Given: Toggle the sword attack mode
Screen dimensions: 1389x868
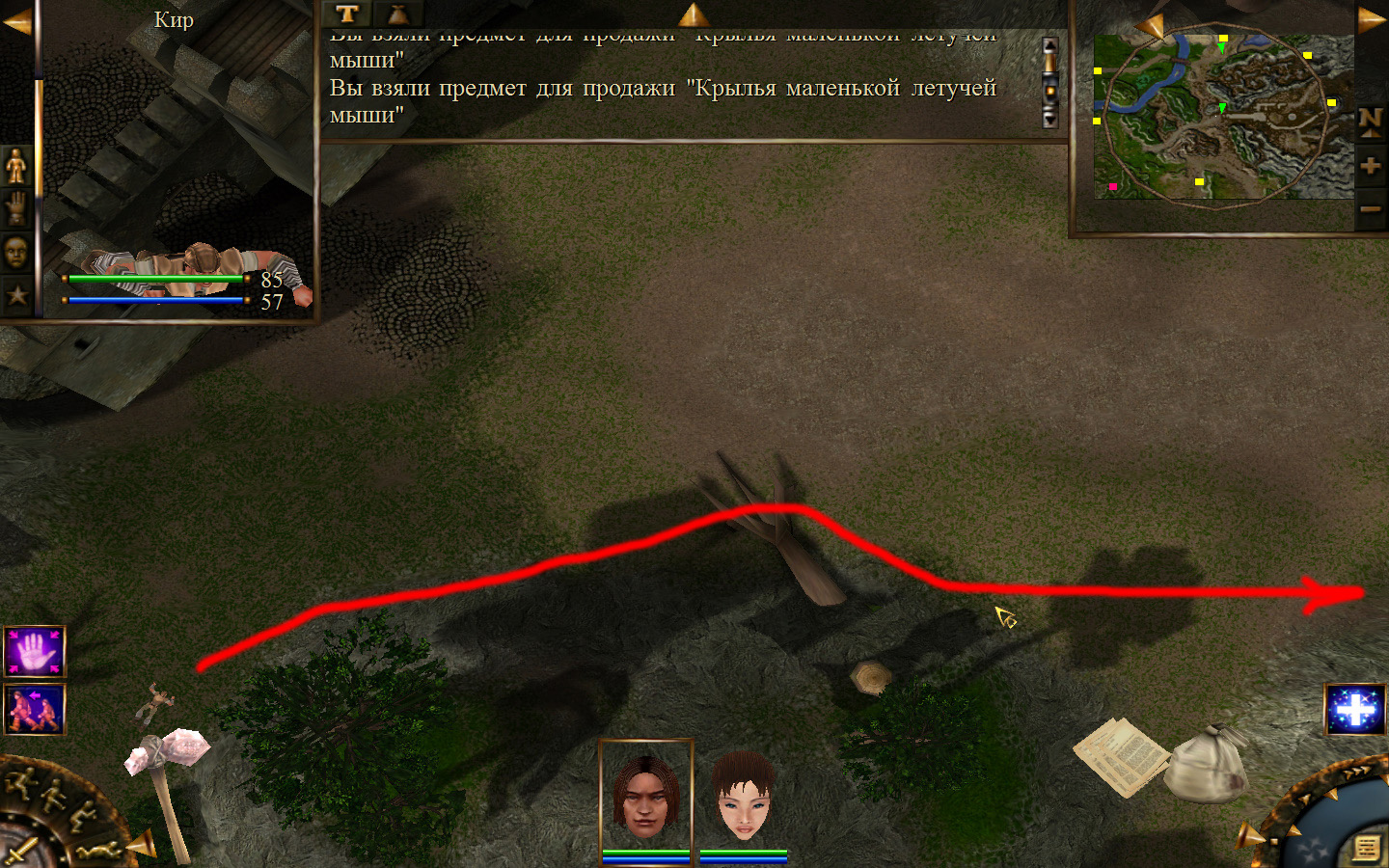Looking at the screenshot, I should point(21,852).
